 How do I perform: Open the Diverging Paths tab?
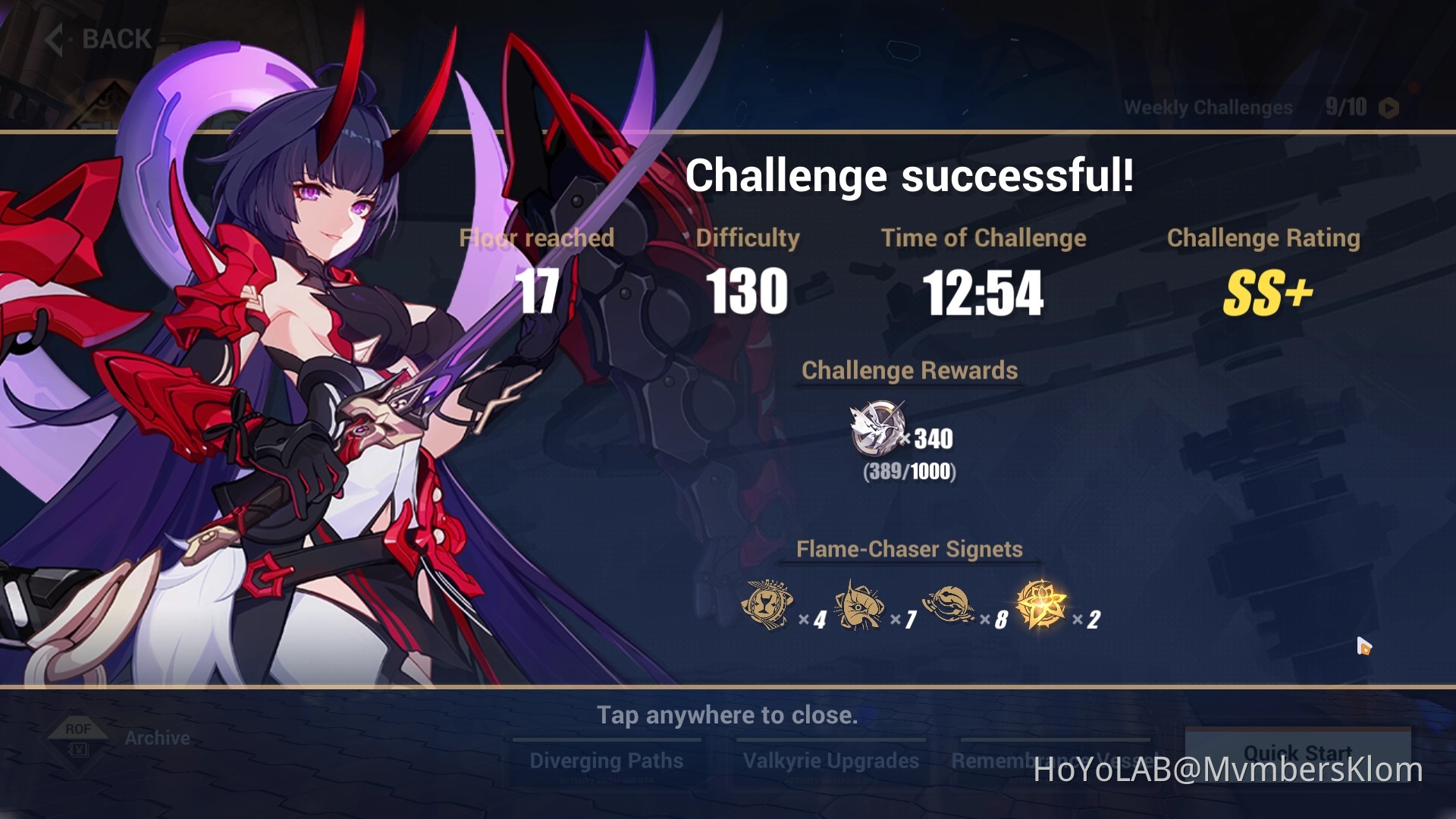607,760
